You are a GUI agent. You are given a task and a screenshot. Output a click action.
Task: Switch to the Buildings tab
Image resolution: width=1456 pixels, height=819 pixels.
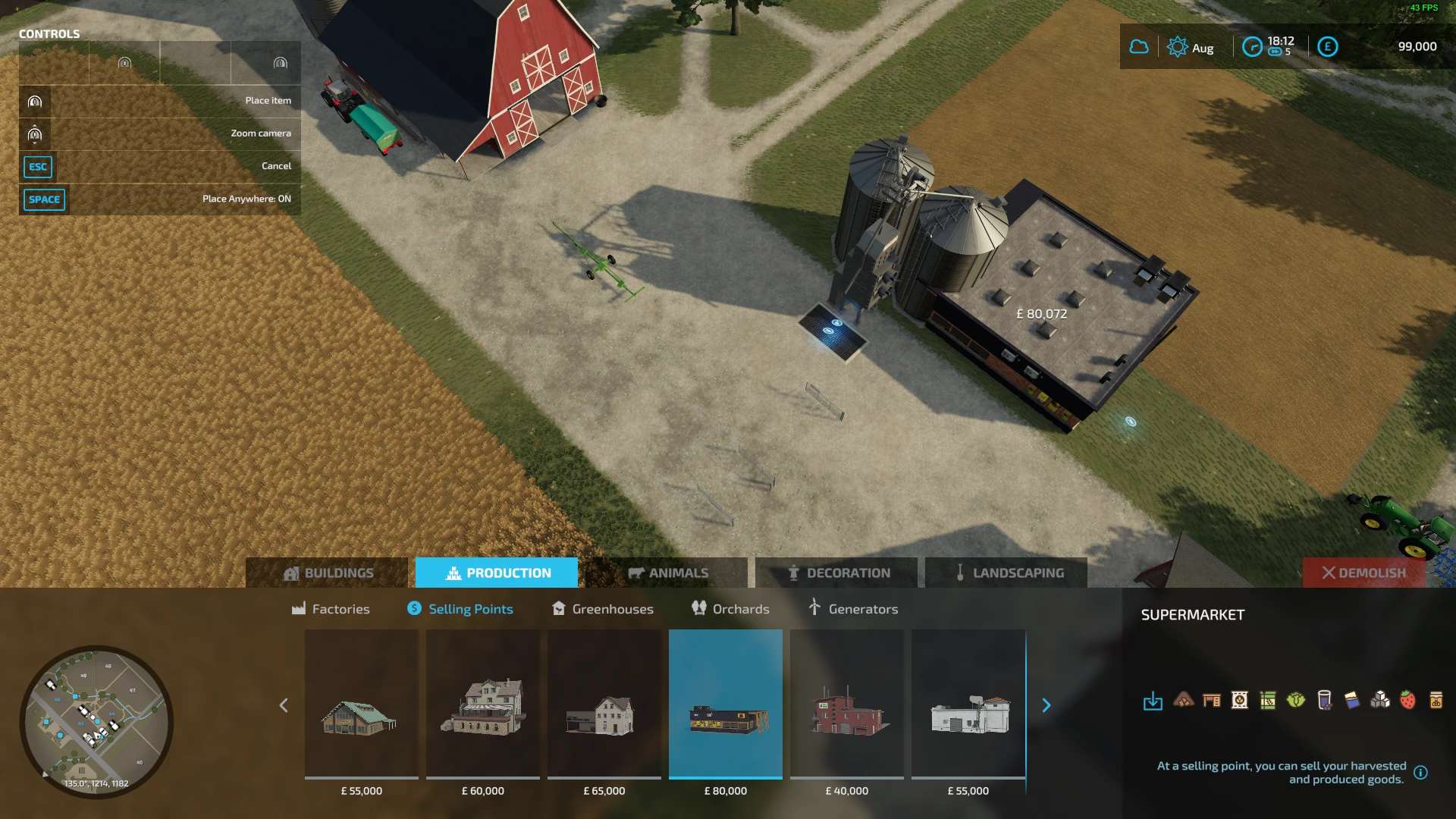pos(327,573)
